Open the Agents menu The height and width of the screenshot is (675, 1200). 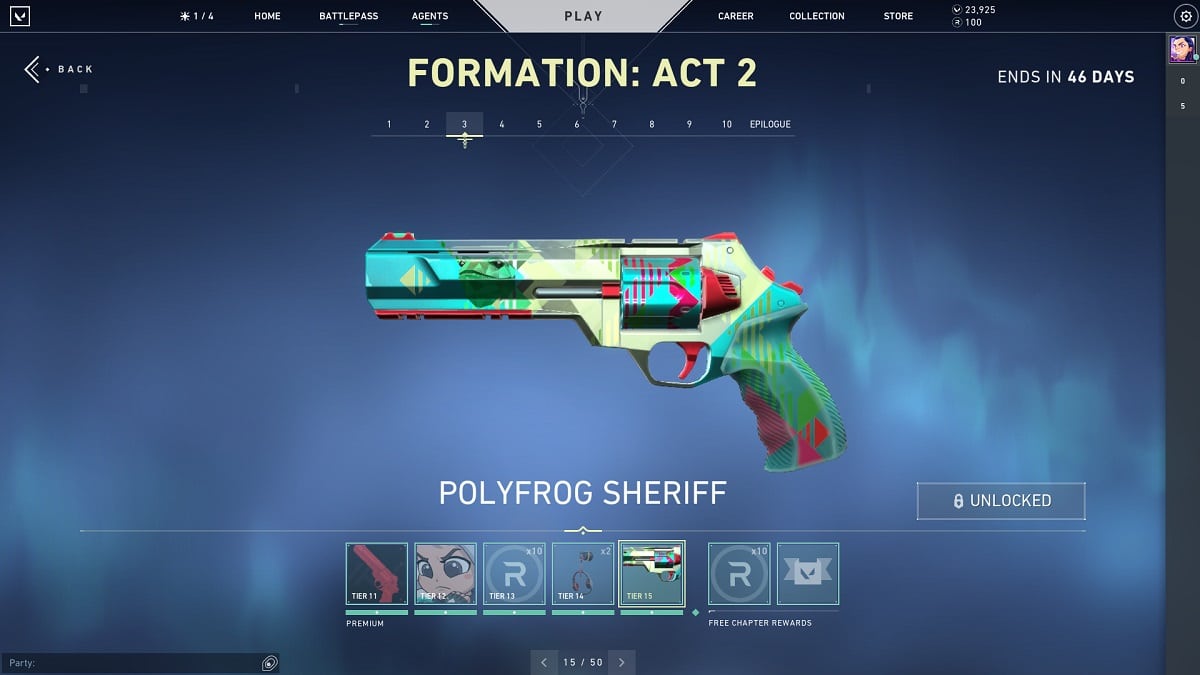coord(430,16)
